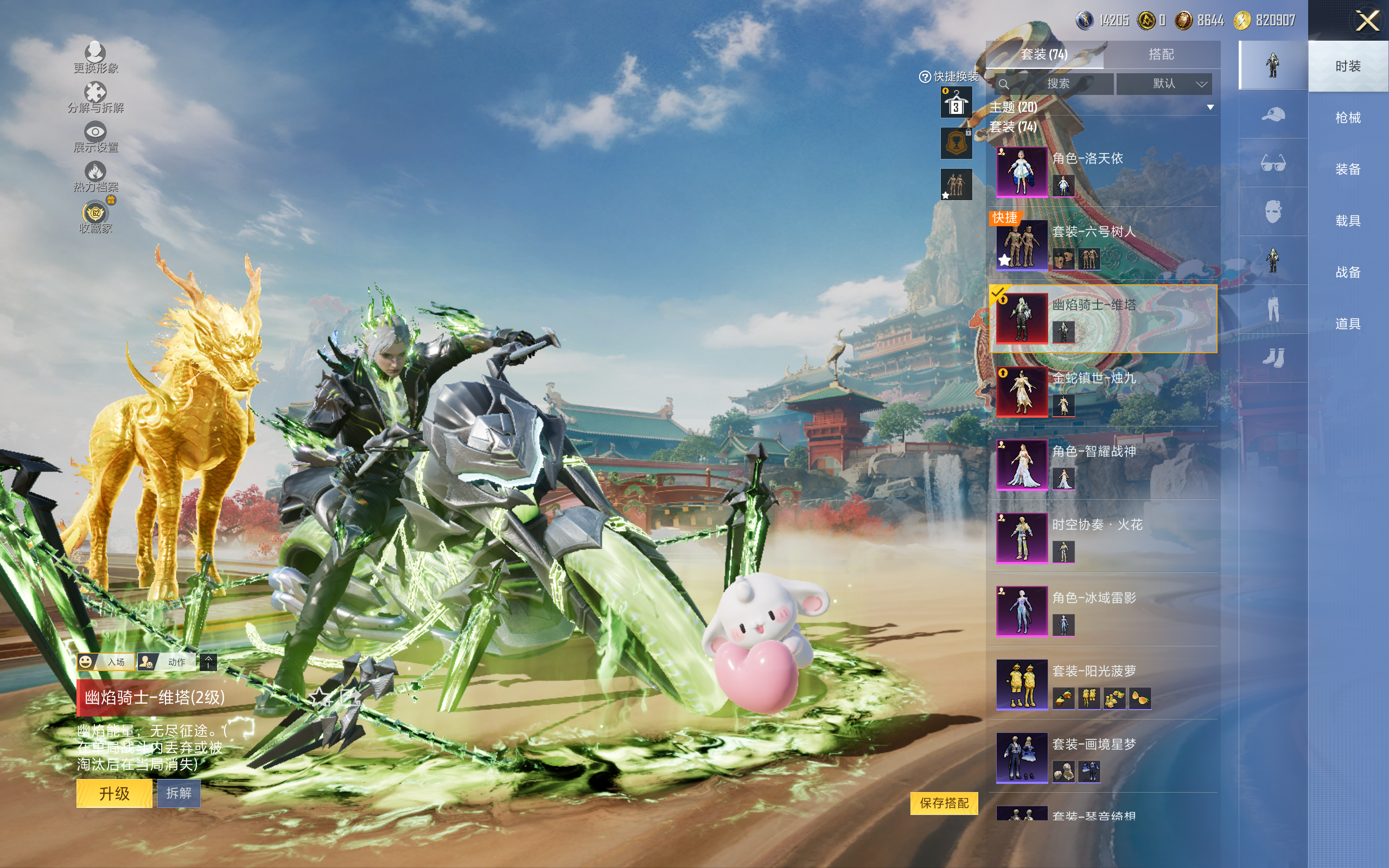The image size is (1389, 868).
Task: Select the 载具 vehicle category
Action: [x=1347, y=220]
